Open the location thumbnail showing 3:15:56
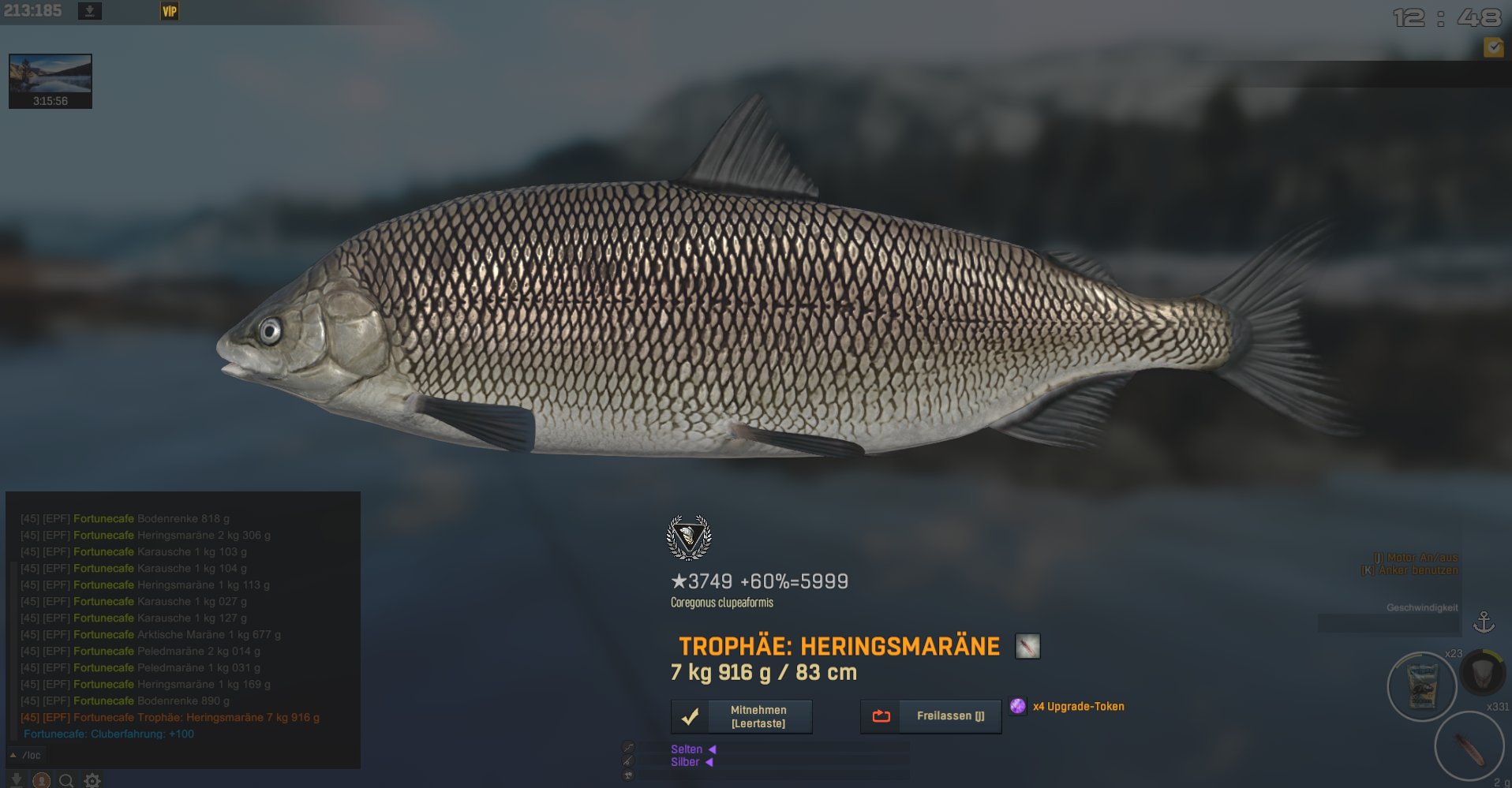This screenshot has height=788, width=1512. 51,80
